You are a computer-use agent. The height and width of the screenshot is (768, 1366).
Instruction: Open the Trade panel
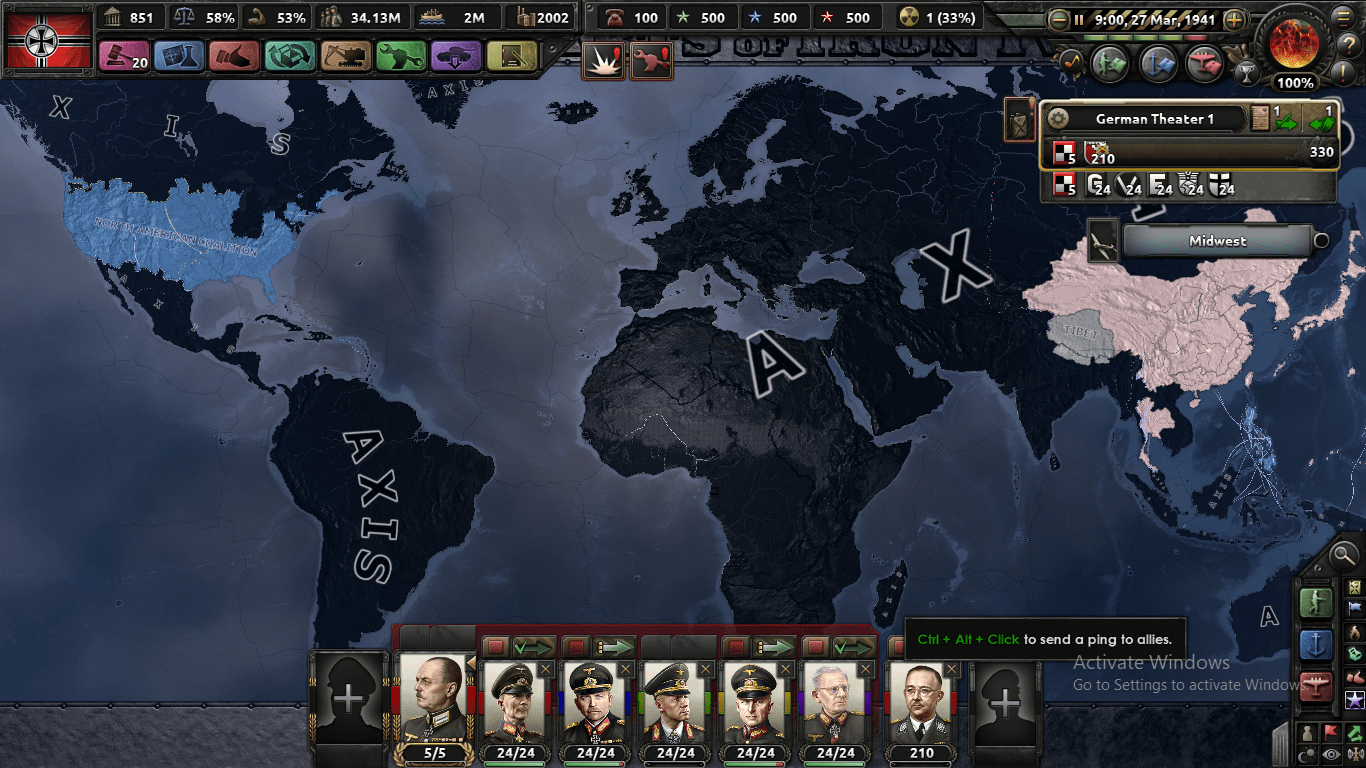(x=291, y=55)
